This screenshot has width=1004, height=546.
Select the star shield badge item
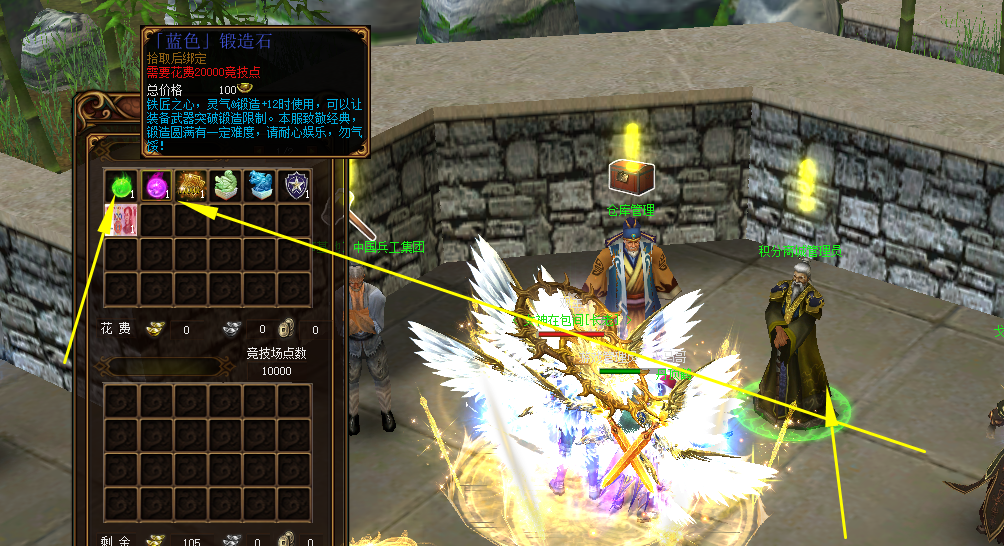point(294,185)
